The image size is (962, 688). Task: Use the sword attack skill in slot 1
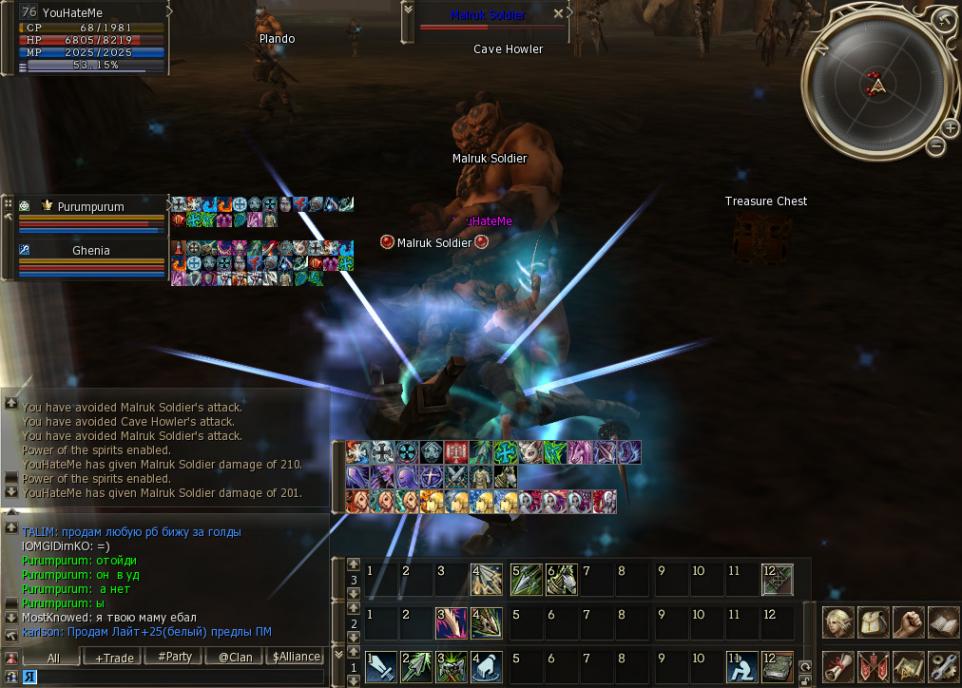(x=382, y=667)
